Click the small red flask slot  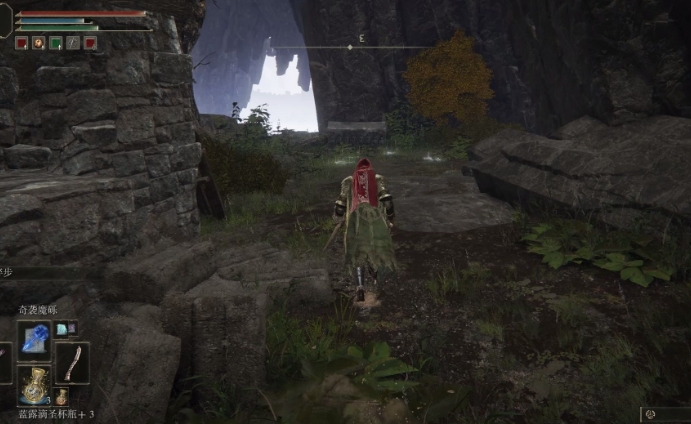[61, 397]
